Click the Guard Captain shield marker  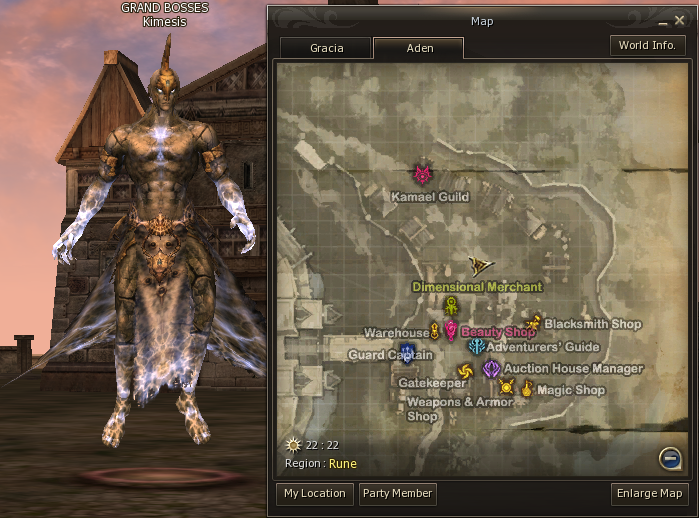tap(407, 351)
